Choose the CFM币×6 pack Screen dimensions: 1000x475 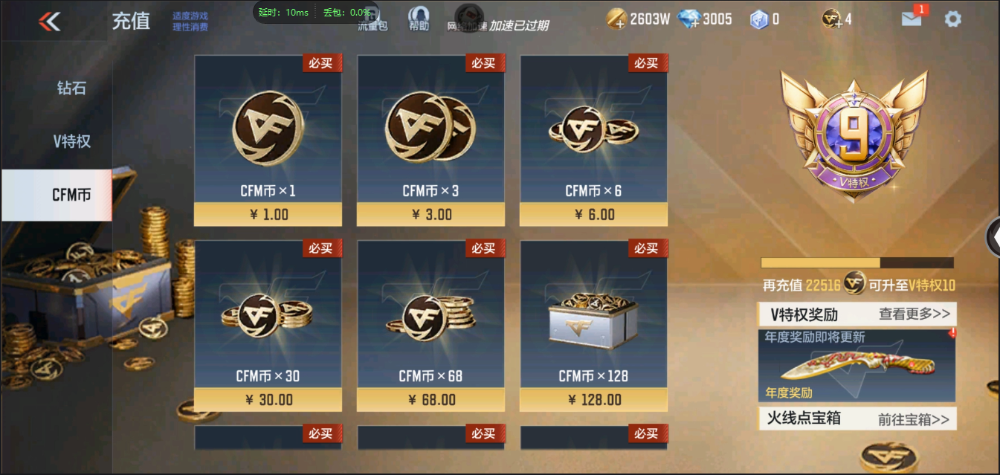coord(593,141)
